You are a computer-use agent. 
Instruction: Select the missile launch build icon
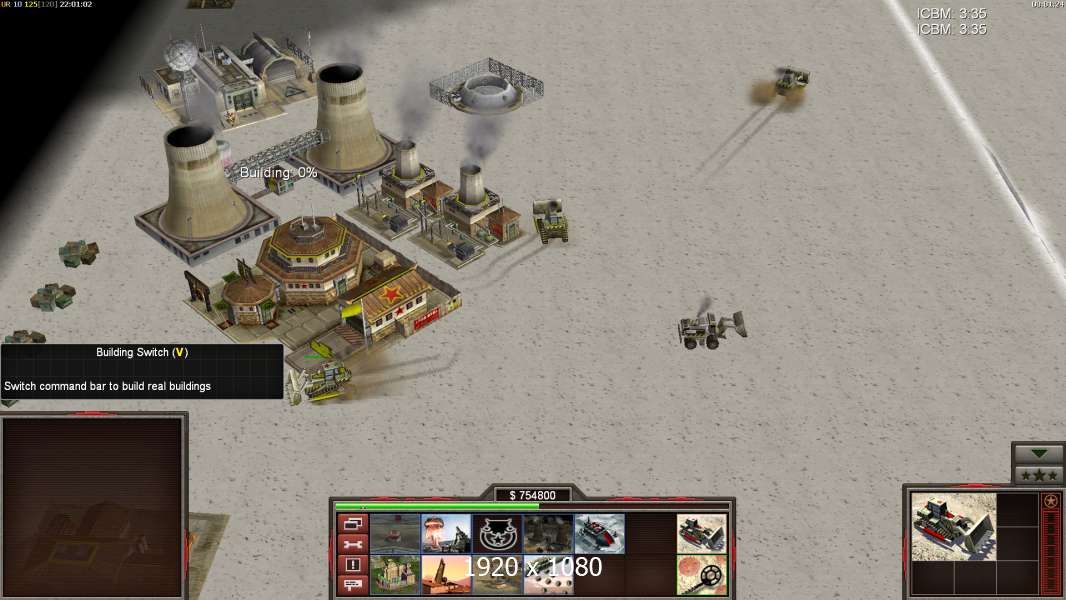coord(446,574)
